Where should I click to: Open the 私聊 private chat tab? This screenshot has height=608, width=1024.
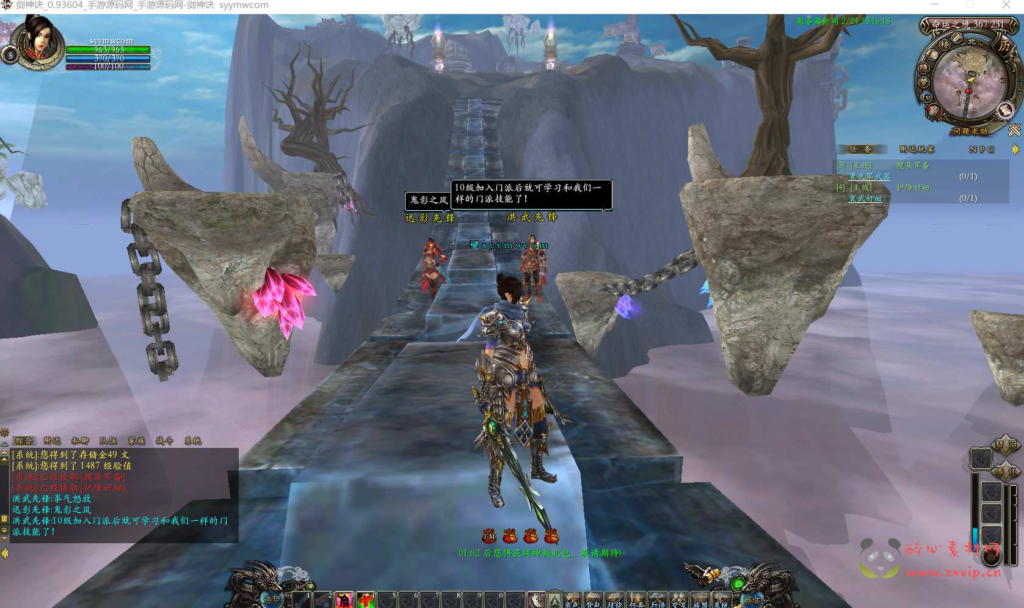tap(80, 440)
